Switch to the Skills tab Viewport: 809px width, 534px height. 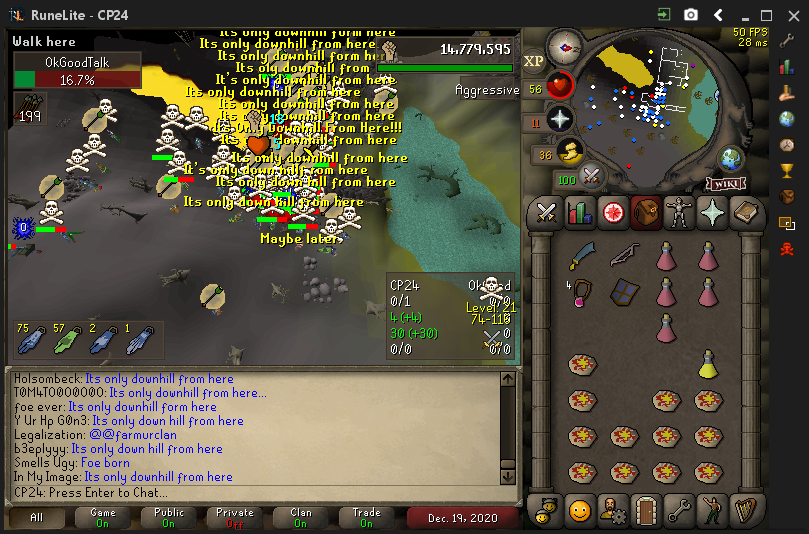(x=579, y=212)
